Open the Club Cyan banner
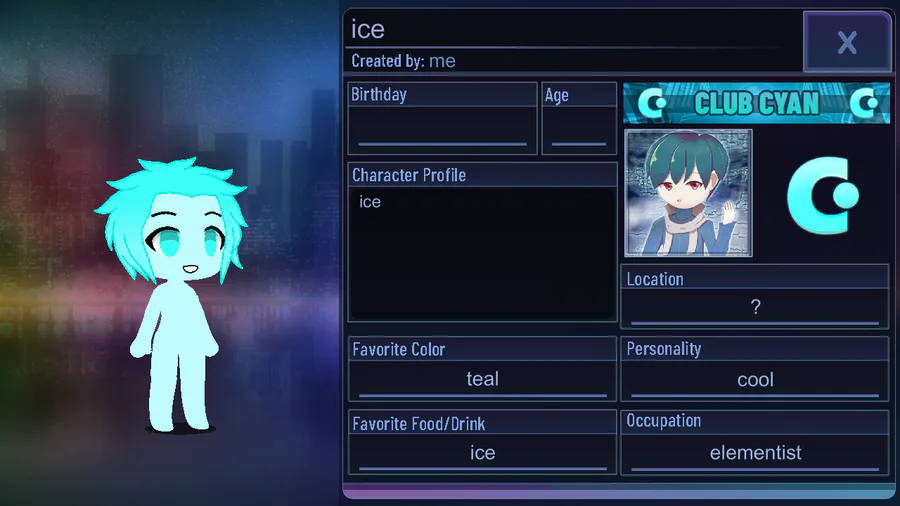Image resolution: width=900 pixels, height=506 pixels. click(756, 103)
